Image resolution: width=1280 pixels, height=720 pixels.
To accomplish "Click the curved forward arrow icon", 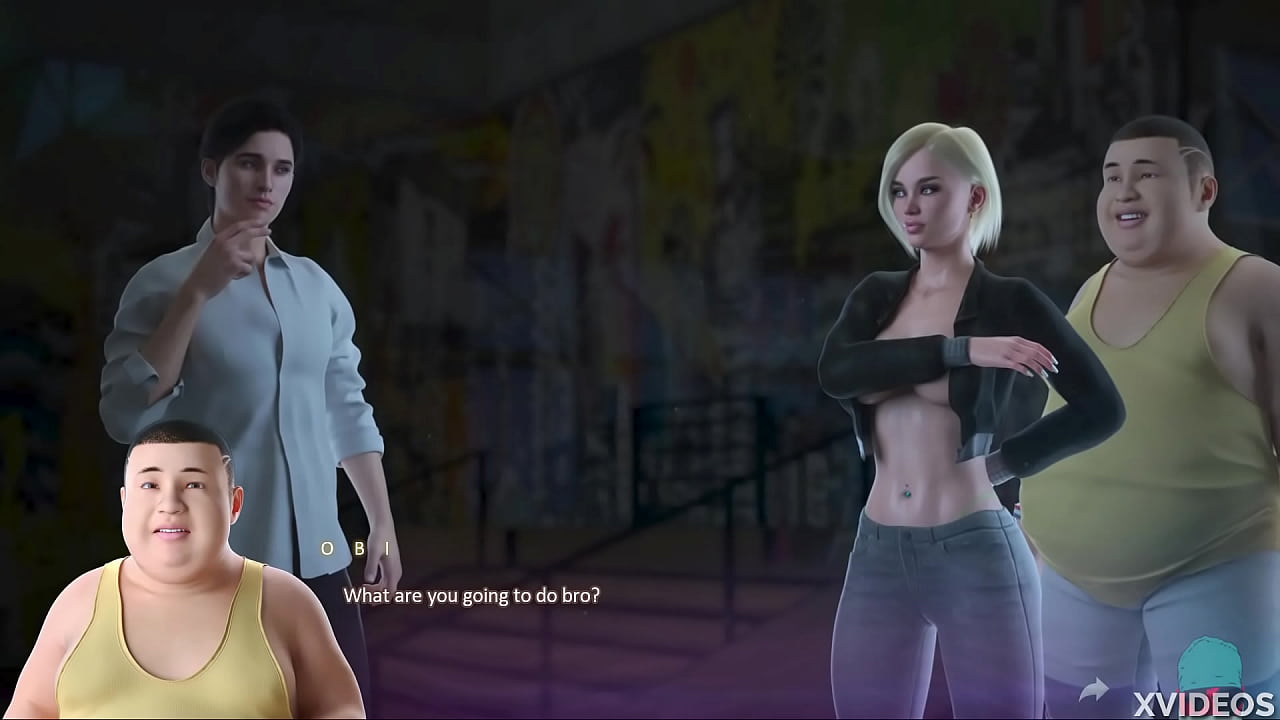I will point(1094,689).
